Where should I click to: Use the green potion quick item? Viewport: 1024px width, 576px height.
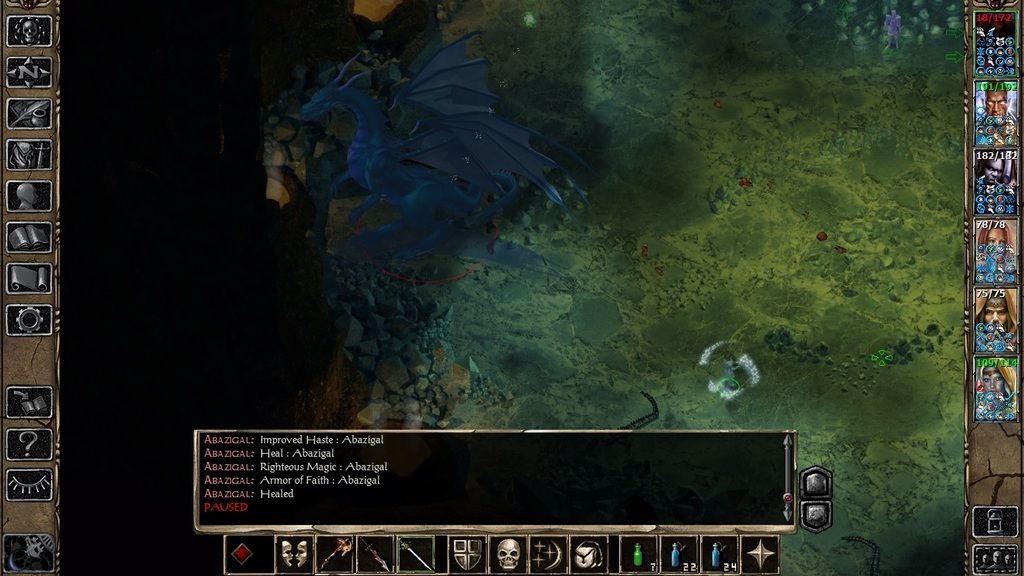pyautogui.click(x=638, y=555)
